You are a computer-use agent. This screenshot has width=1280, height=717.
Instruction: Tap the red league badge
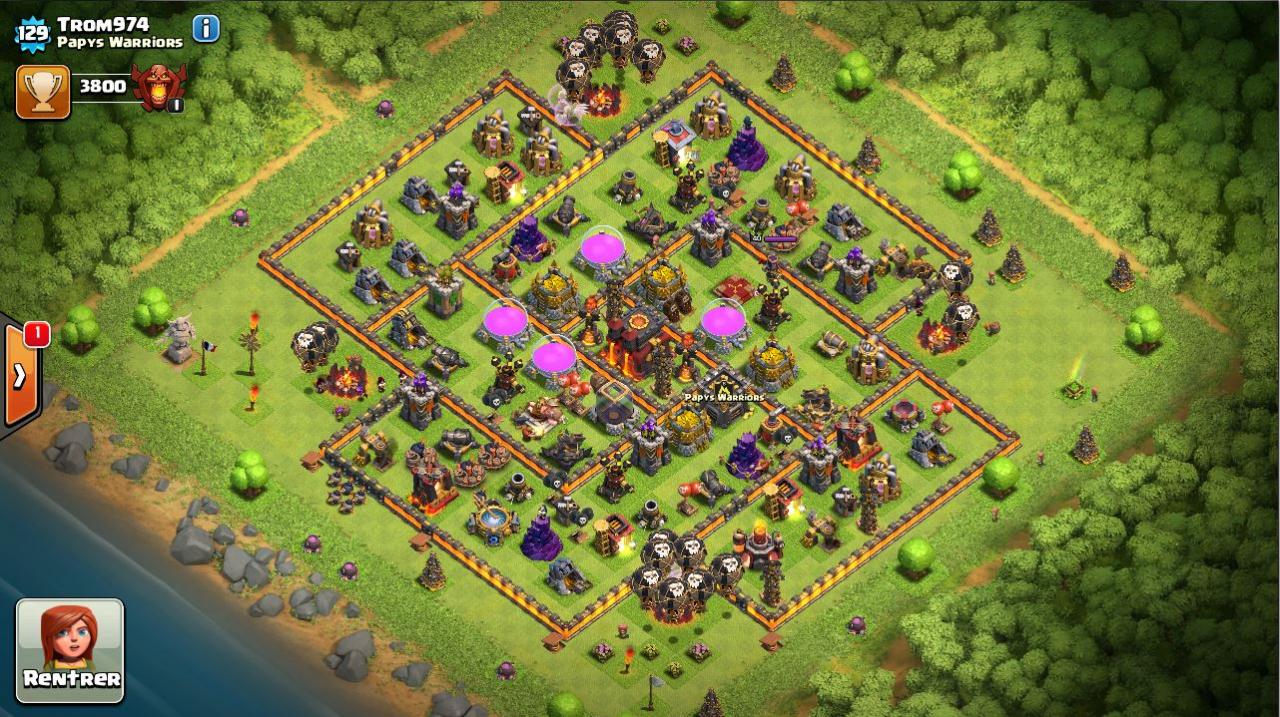click(x=159, y=87)
